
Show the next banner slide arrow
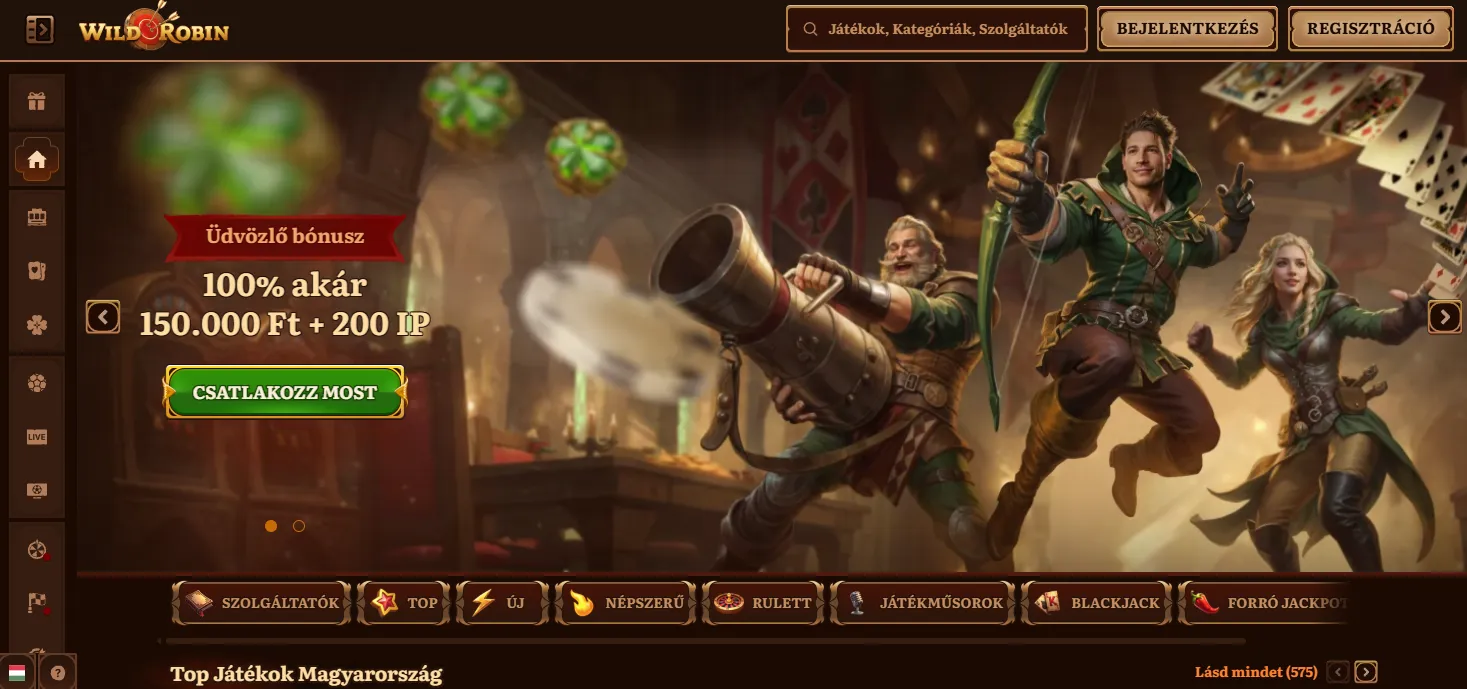[x=1444, y=317]
